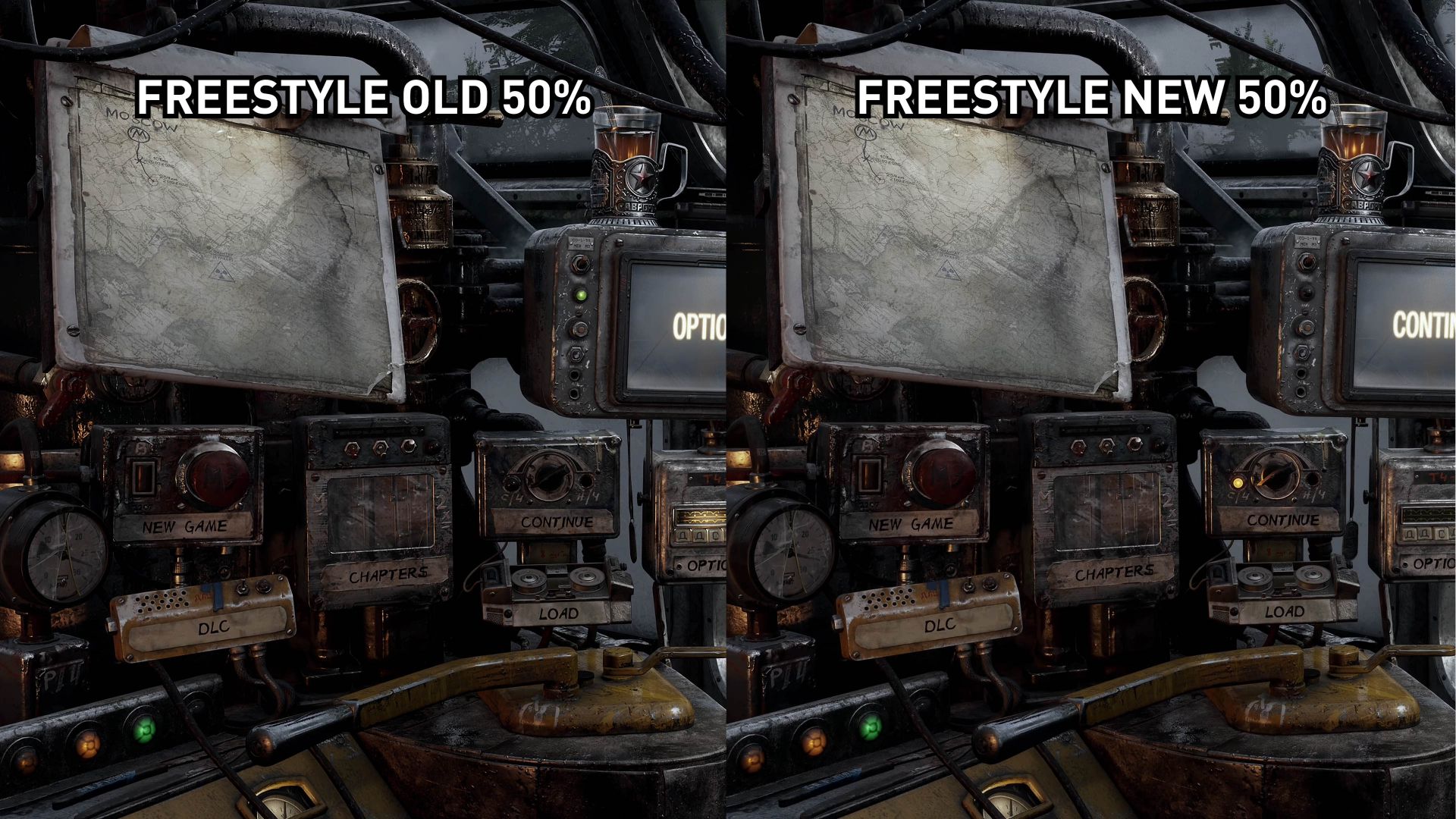Open DLC in the Freestyle New view
The image size is (1456, 819).
coord(940,626)
